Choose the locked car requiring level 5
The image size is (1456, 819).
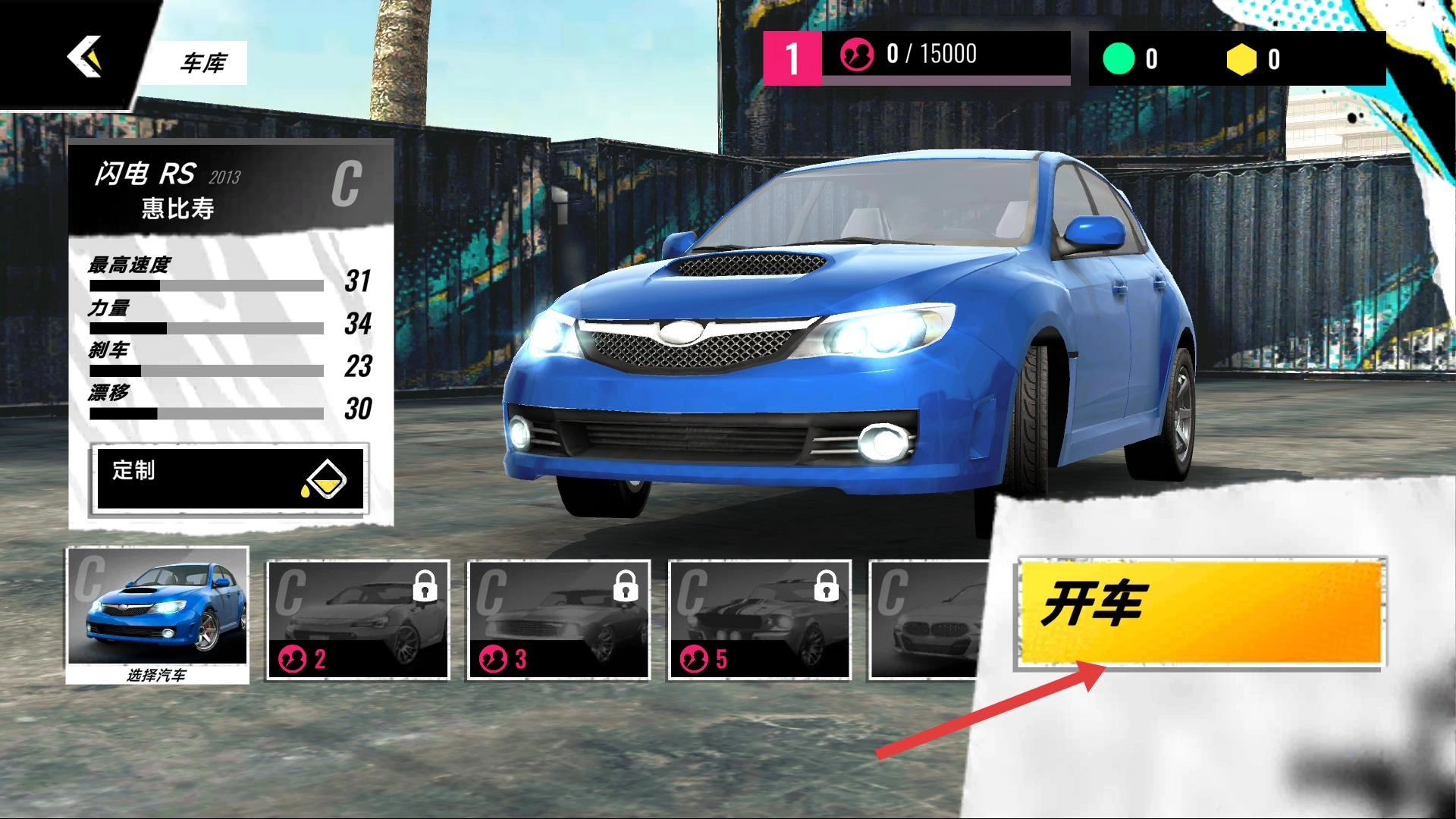[x=760, y=620]
